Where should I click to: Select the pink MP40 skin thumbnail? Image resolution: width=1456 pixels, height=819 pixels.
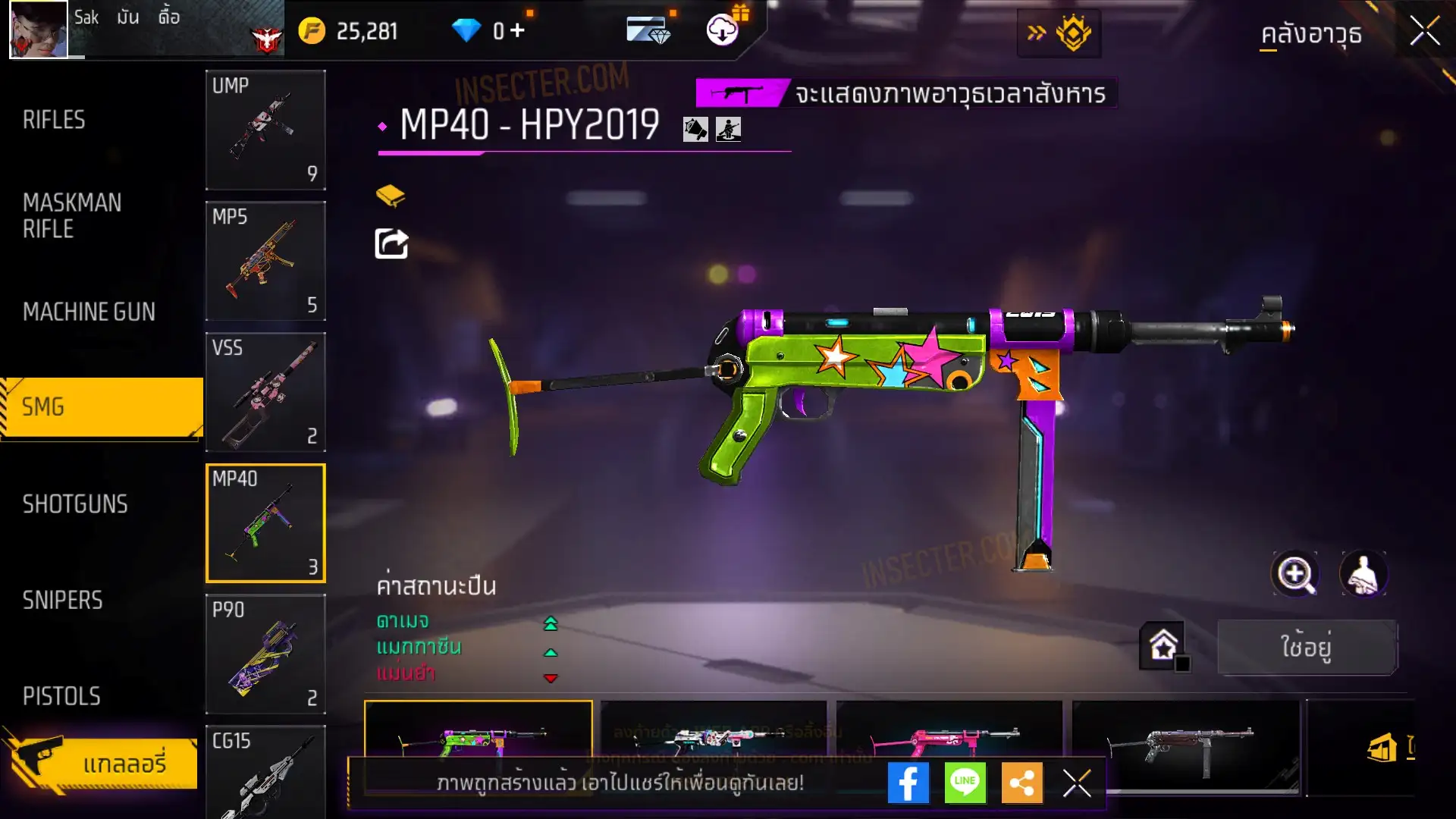click(x=948, y=736)
